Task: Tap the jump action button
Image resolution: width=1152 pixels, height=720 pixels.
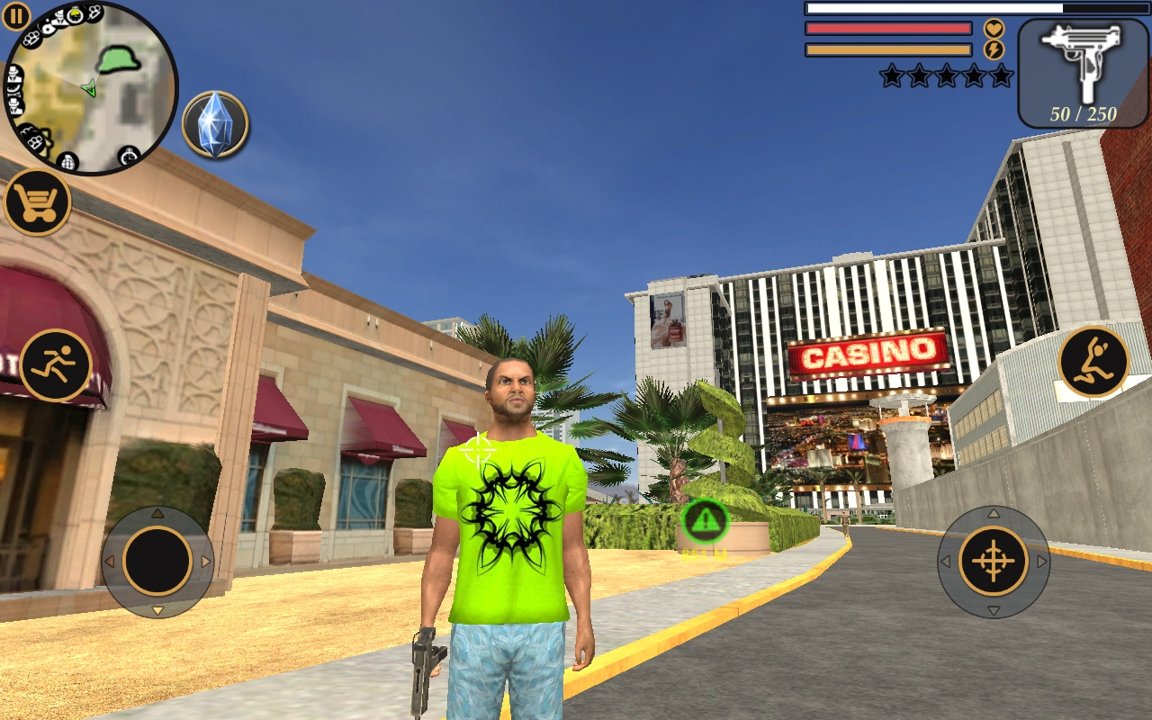Action: click(x=1093, y=361)
